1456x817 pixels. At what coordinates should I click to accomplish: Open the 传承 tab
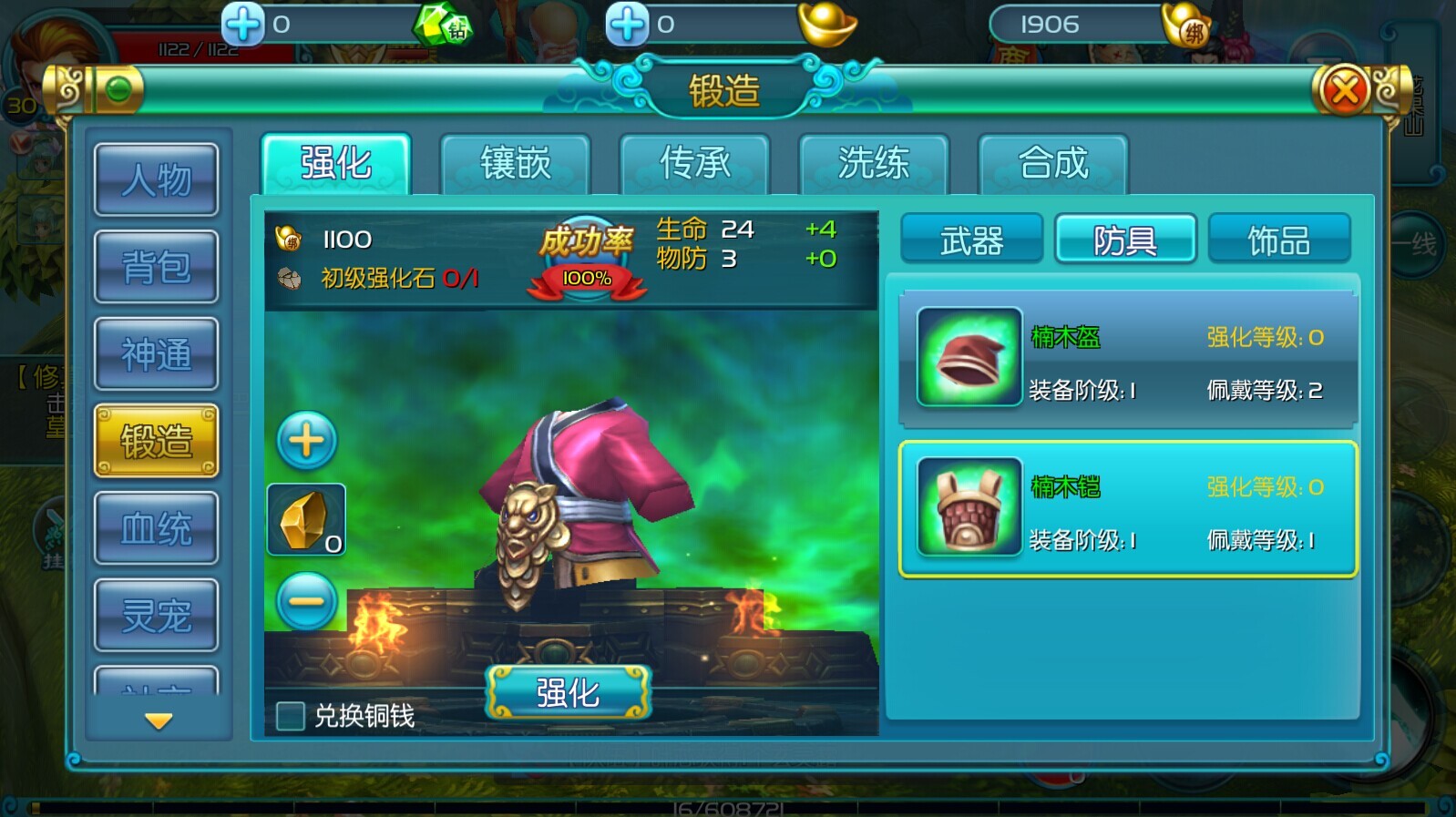pyautogui.click(x=695, y=164)
